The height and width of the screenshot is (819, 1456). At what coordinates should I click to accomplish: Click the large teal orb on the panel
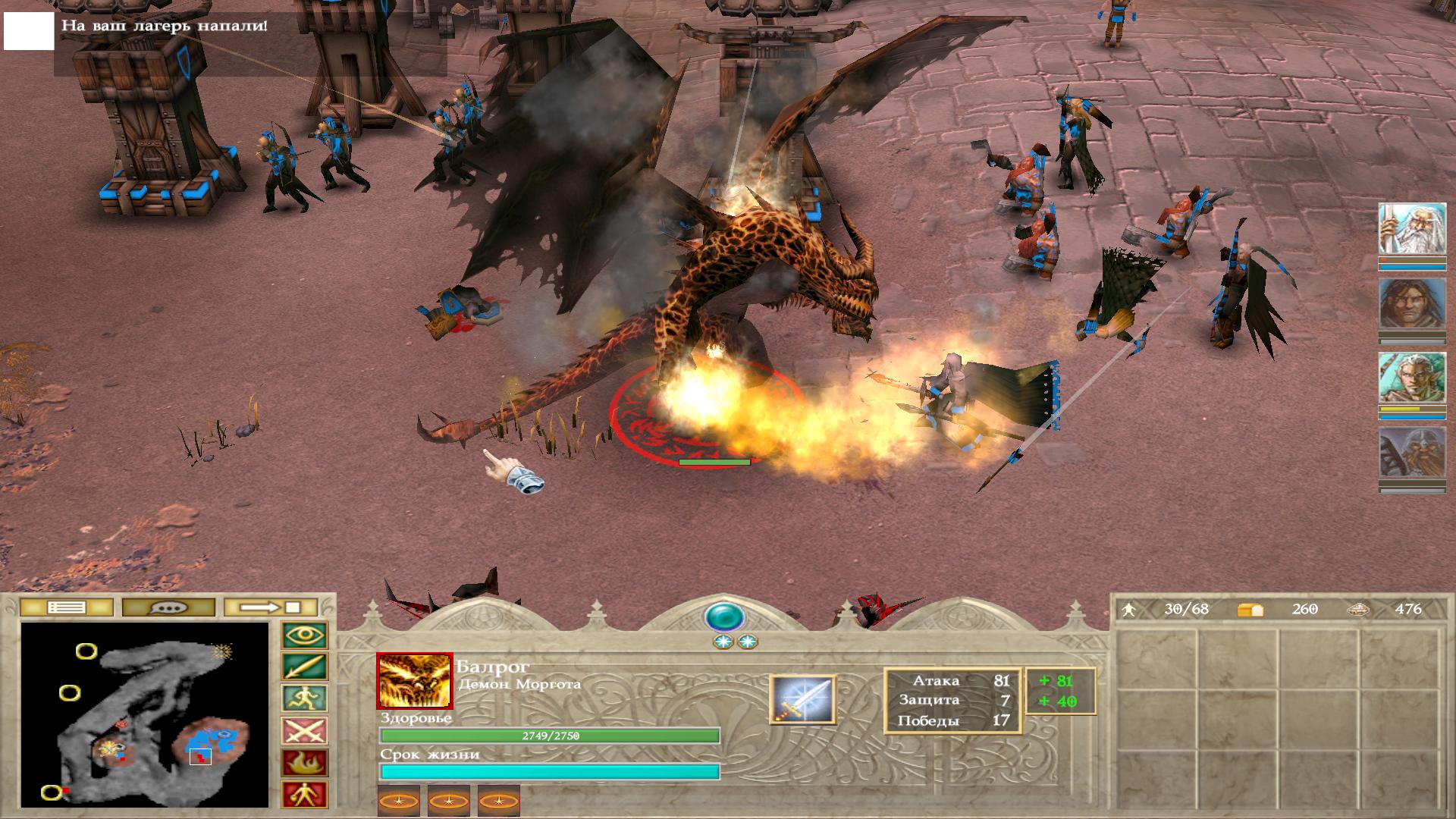pyautogui.click(x=724, y=617)
